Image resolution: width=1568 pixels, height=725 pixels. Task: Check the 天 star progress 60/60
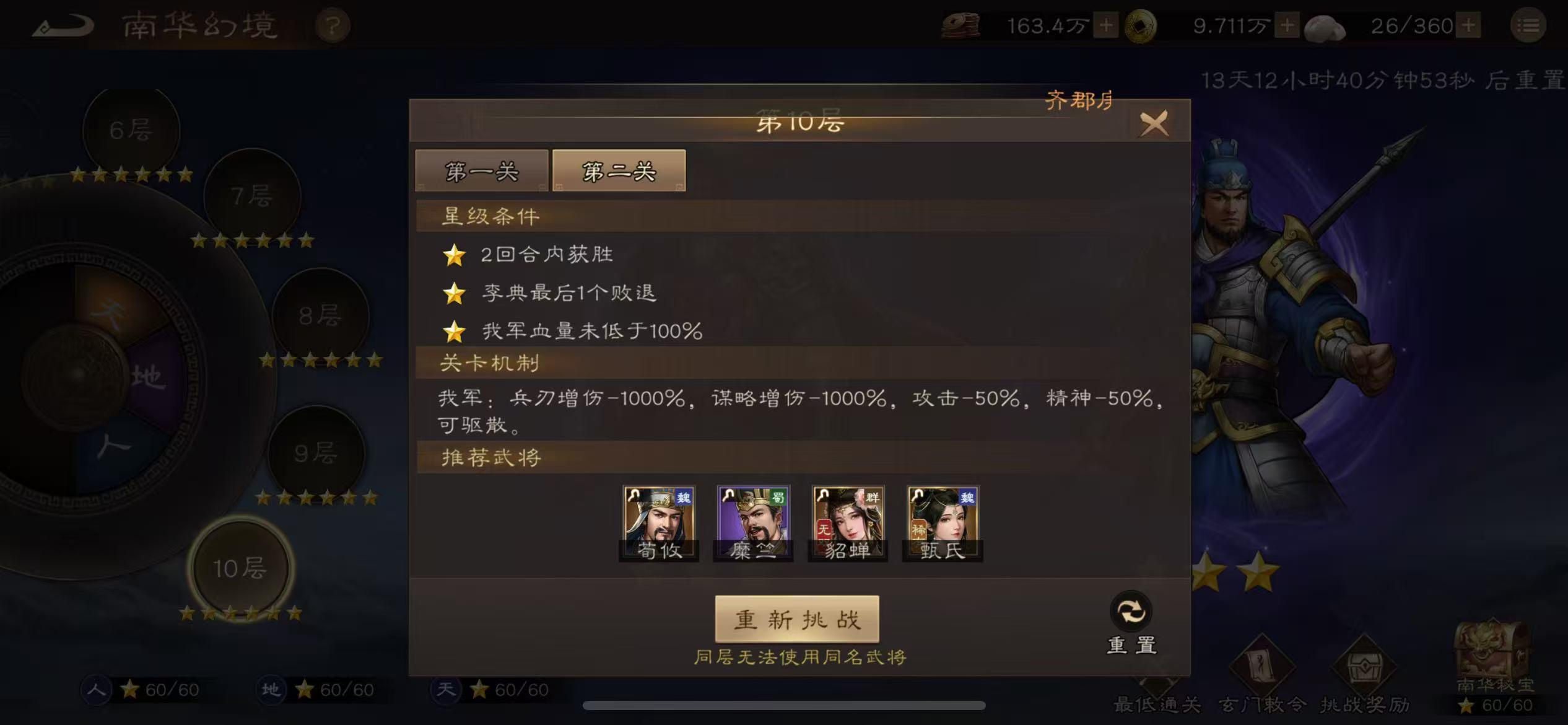coord(492,690)
